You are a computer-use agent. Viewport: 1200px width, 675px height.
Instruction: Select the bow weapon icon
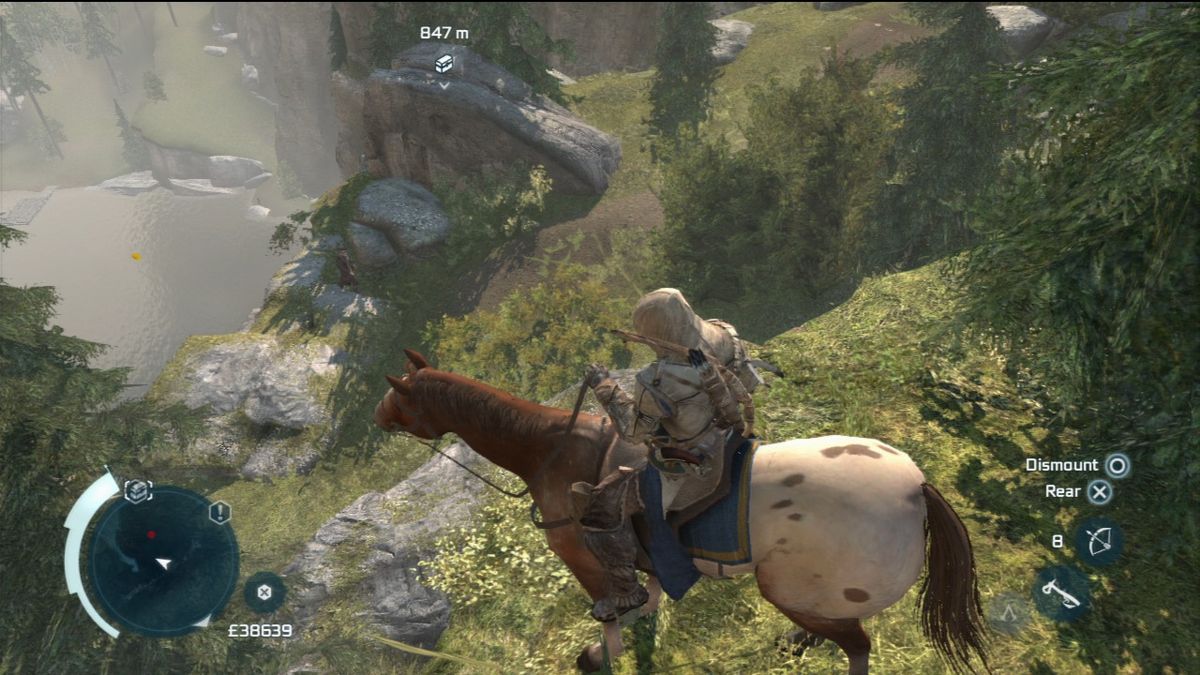point(1098,541)
